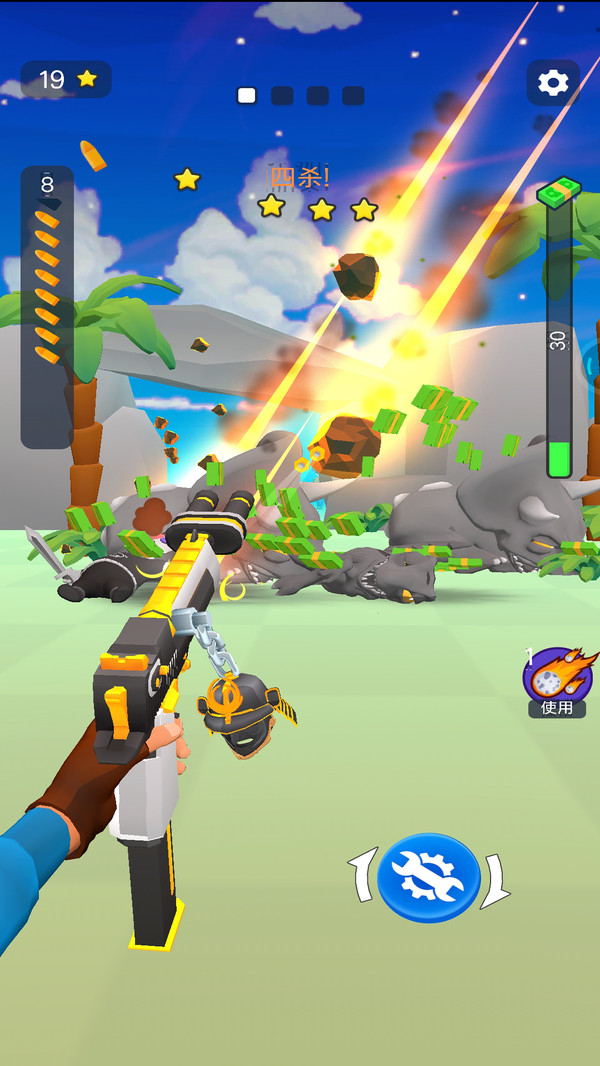This screenshot has width=600, height=1066.
Task: Use the meteor strike power-up
Action: tap(556, 680)
